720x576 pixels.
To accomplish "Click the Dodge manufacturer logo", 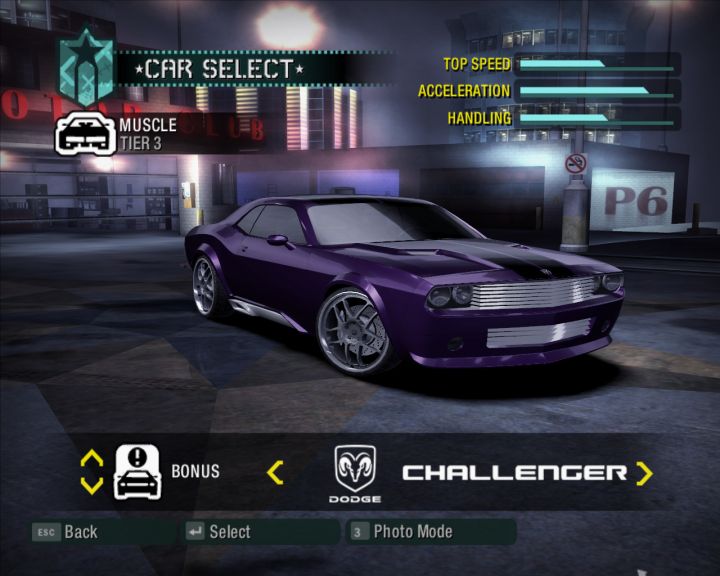I will (355, 468).
